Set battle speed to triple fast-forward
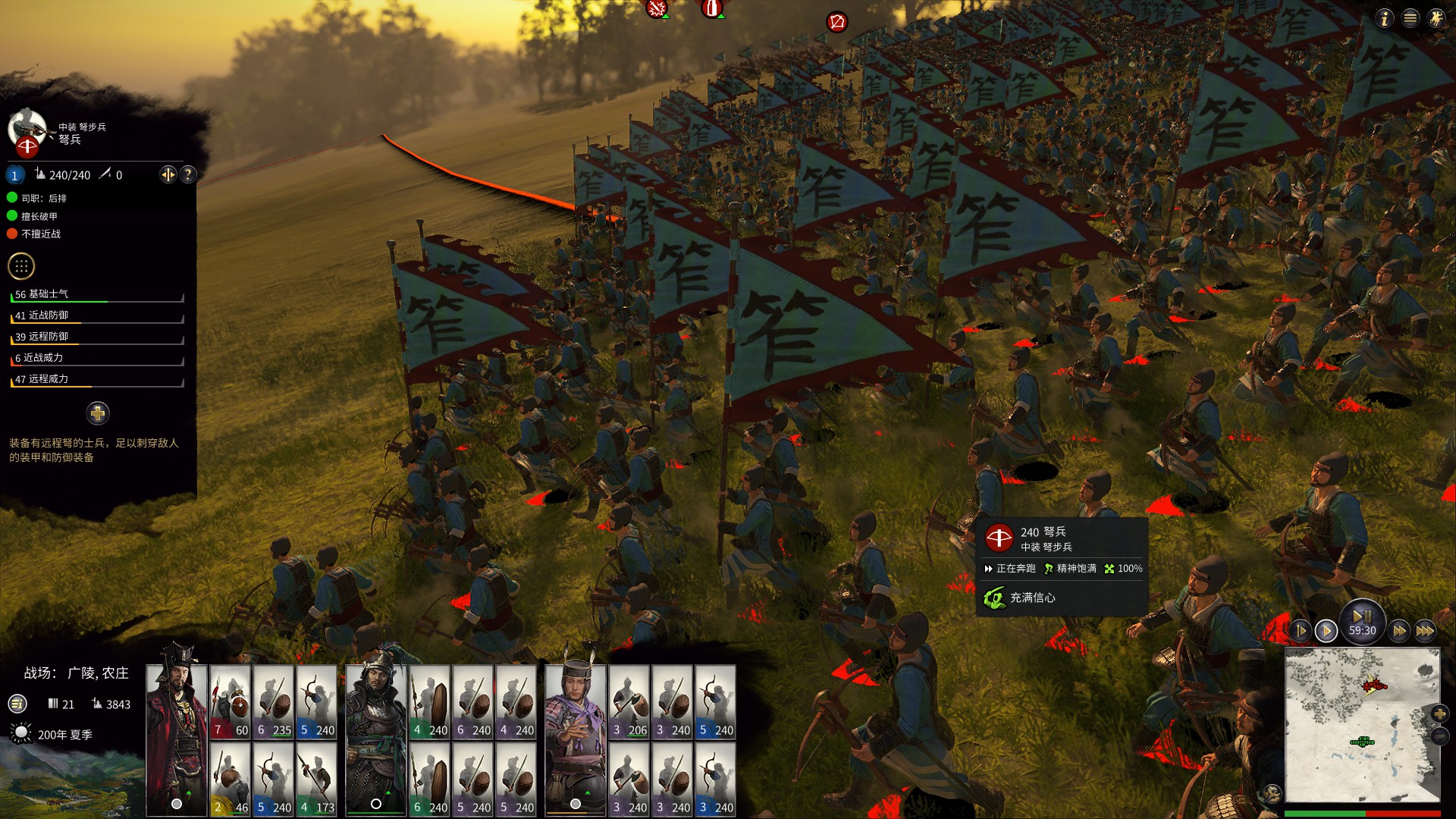1456x819 pixels. click(1425, 631)
